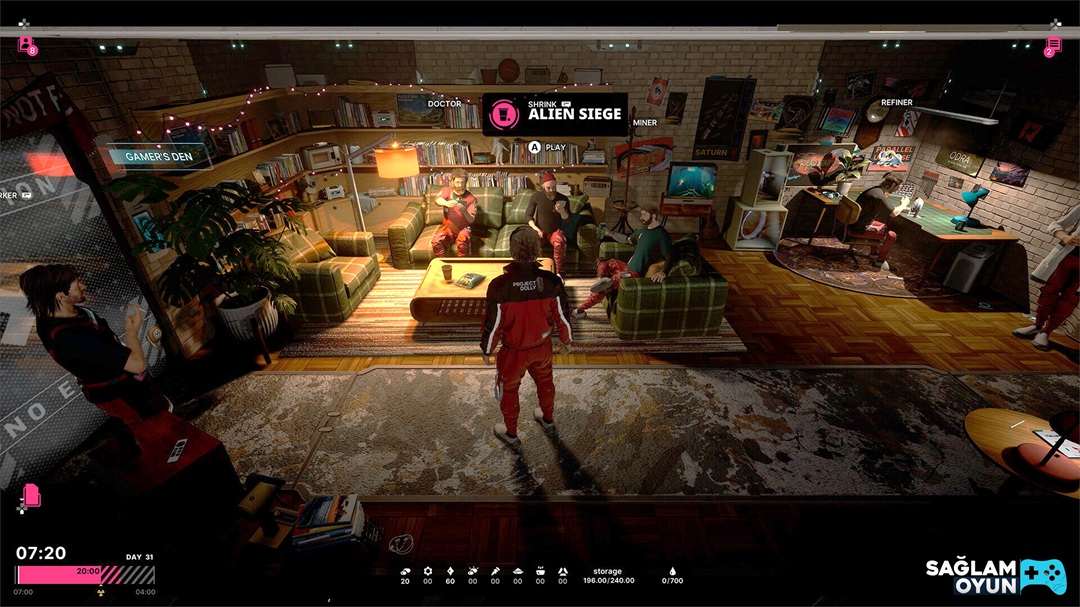Open the pink document icon above the clock
This screenshot has height=607, width=1080.
pyautogui.click(x=32, y=495)
